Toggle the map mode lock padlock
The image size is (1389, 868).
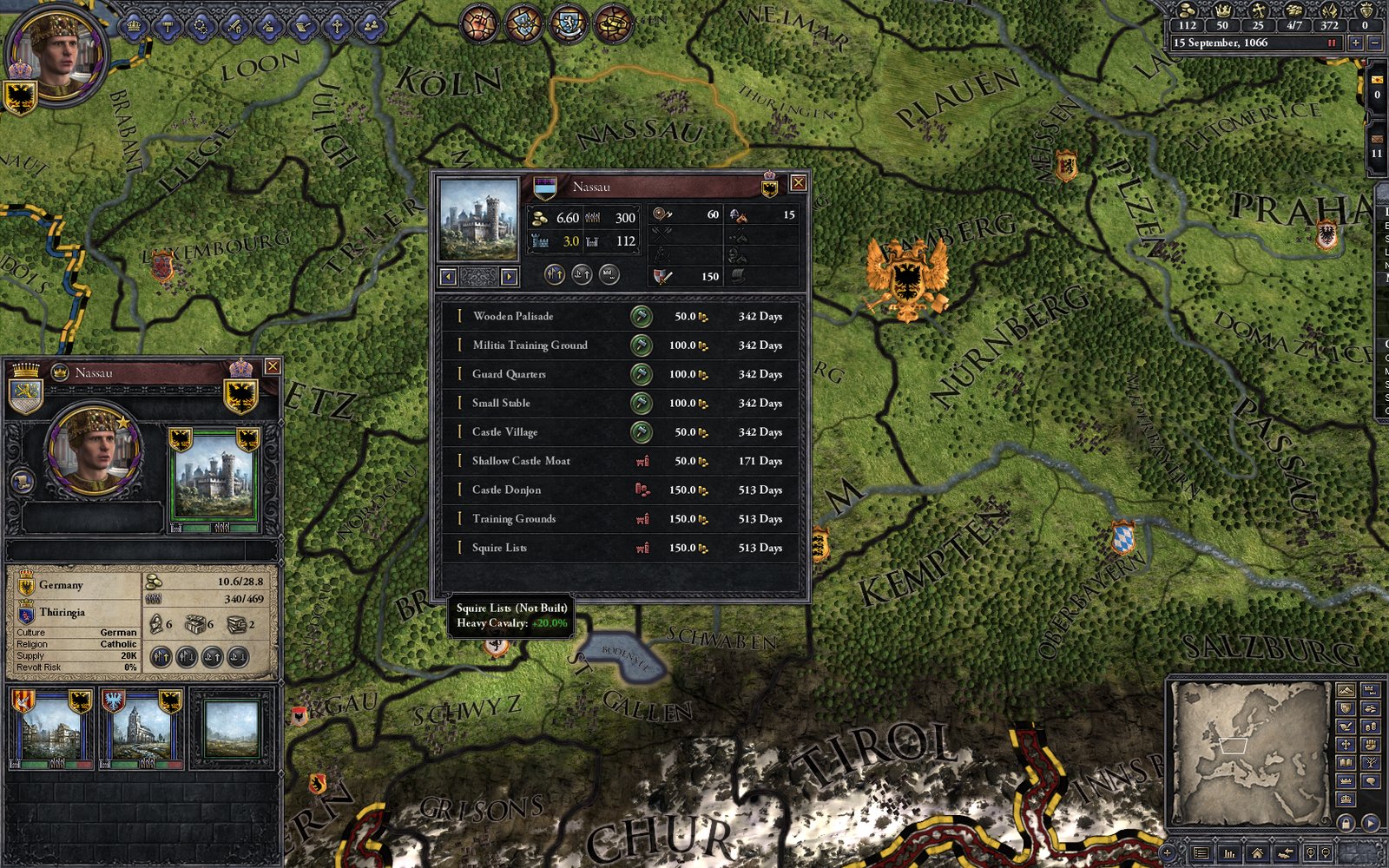(x=1346, y=824)
